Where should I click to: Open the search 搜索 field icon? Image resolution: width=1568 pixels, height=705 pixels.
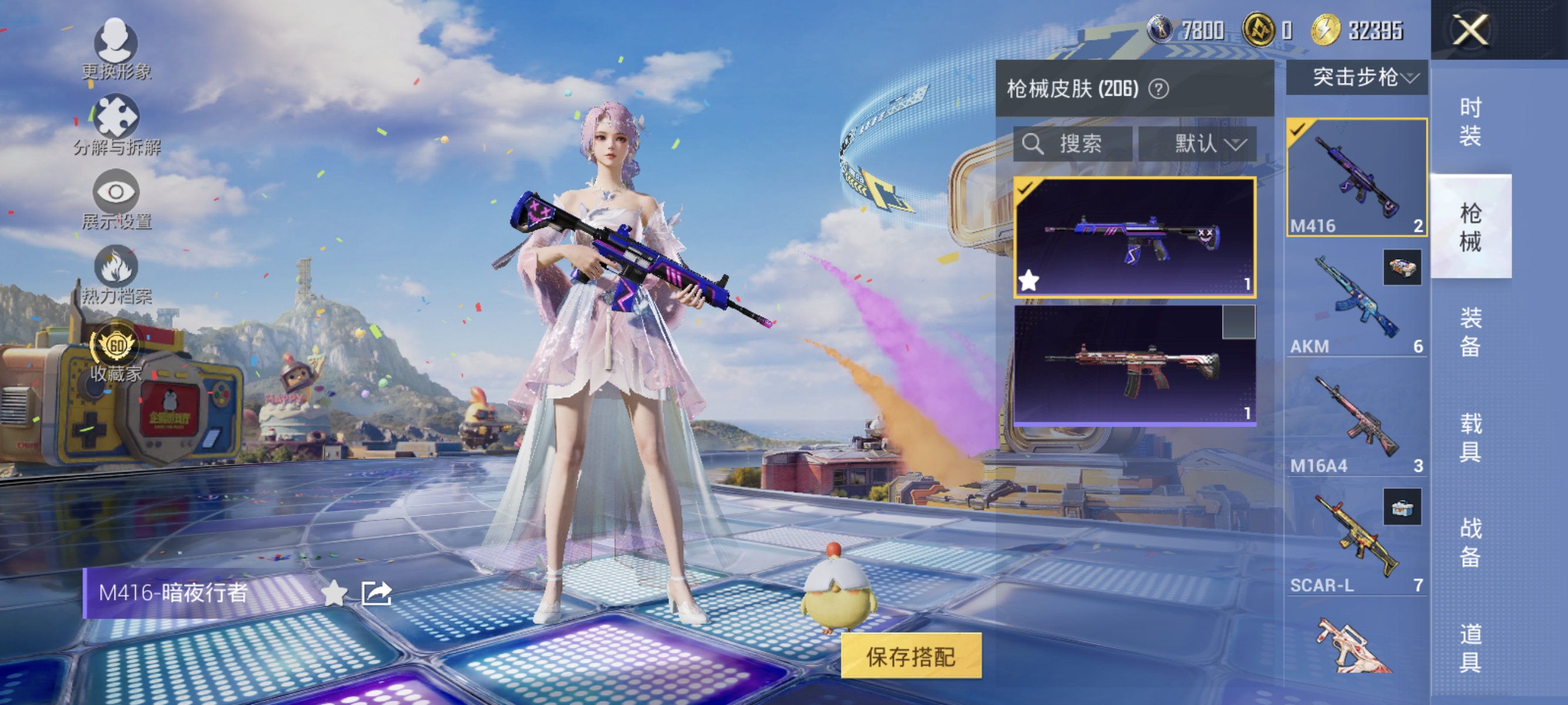[x=1032, y=145]
